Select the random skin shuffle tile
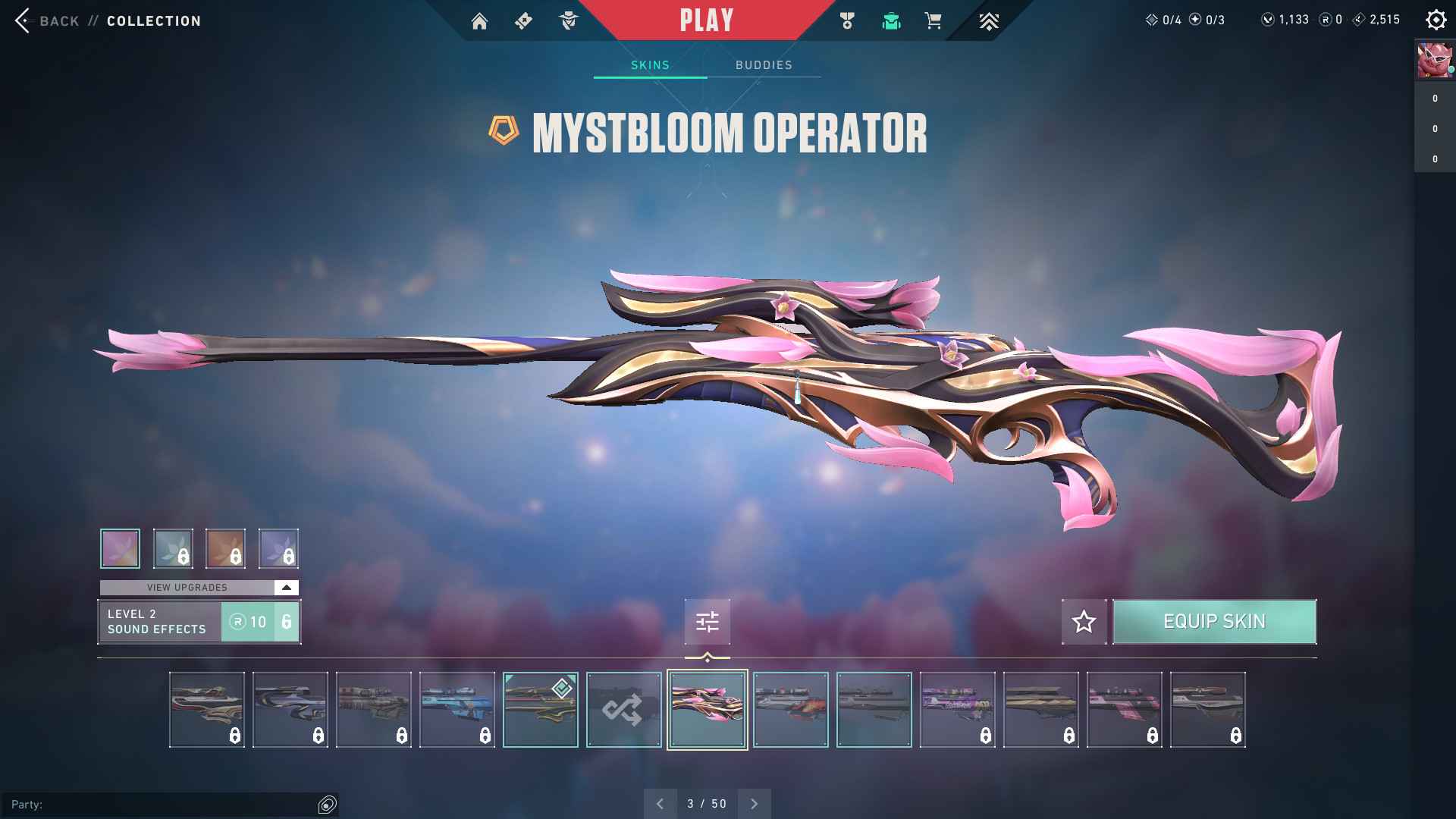 pos(623,710)
